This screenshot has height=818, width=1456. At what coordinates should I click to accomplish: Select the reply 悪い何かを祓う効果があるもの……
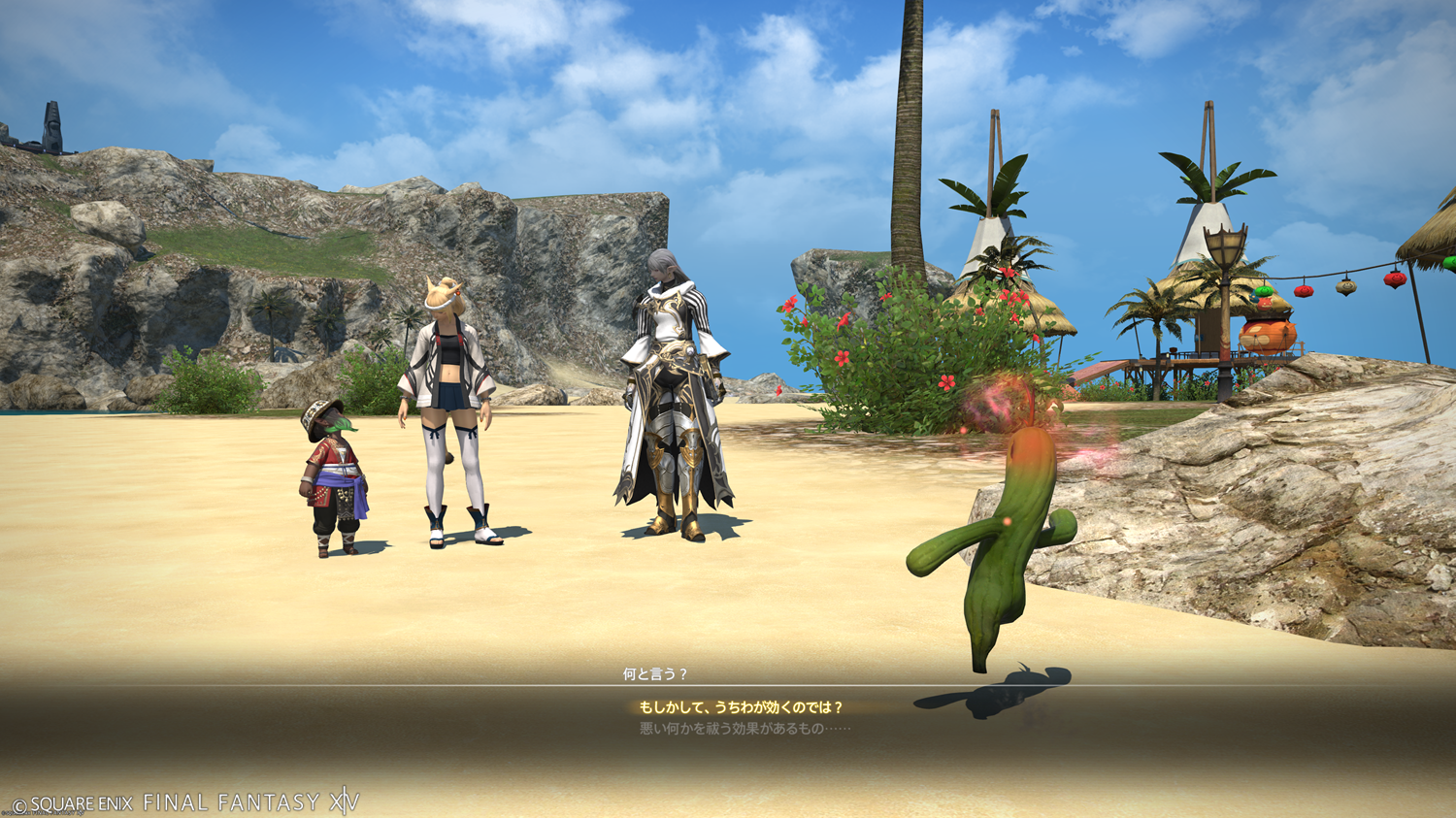point(745,729)
